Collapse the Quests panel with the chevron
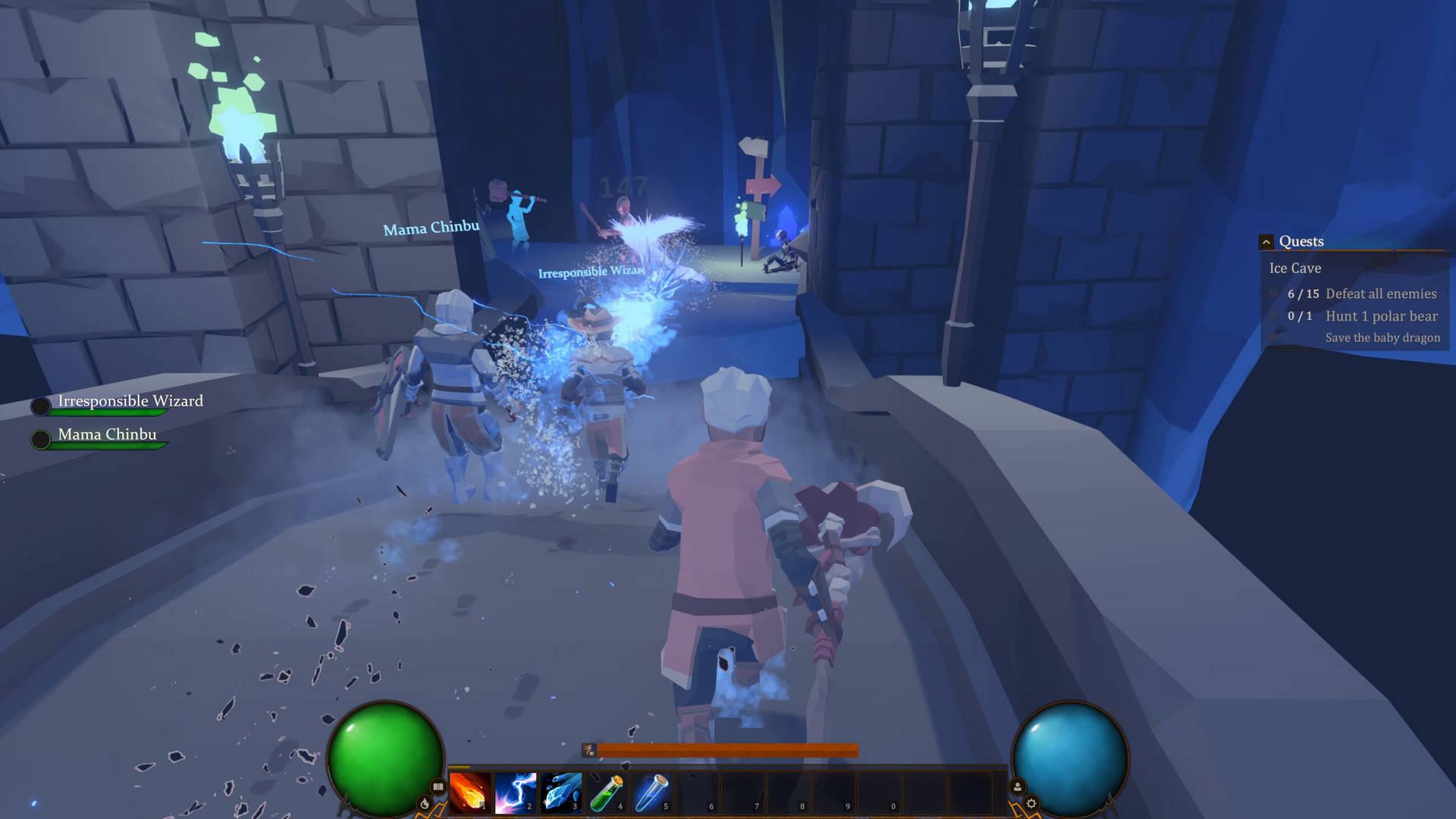 coord(1266,241)
